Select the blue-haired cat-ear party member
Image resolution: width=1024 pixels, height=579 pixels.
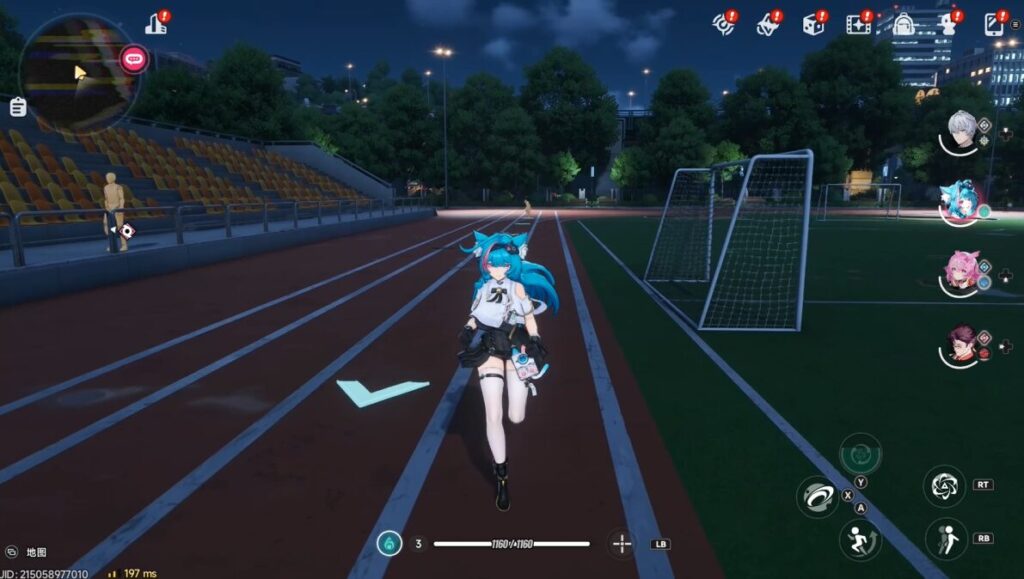click(963, 200)
